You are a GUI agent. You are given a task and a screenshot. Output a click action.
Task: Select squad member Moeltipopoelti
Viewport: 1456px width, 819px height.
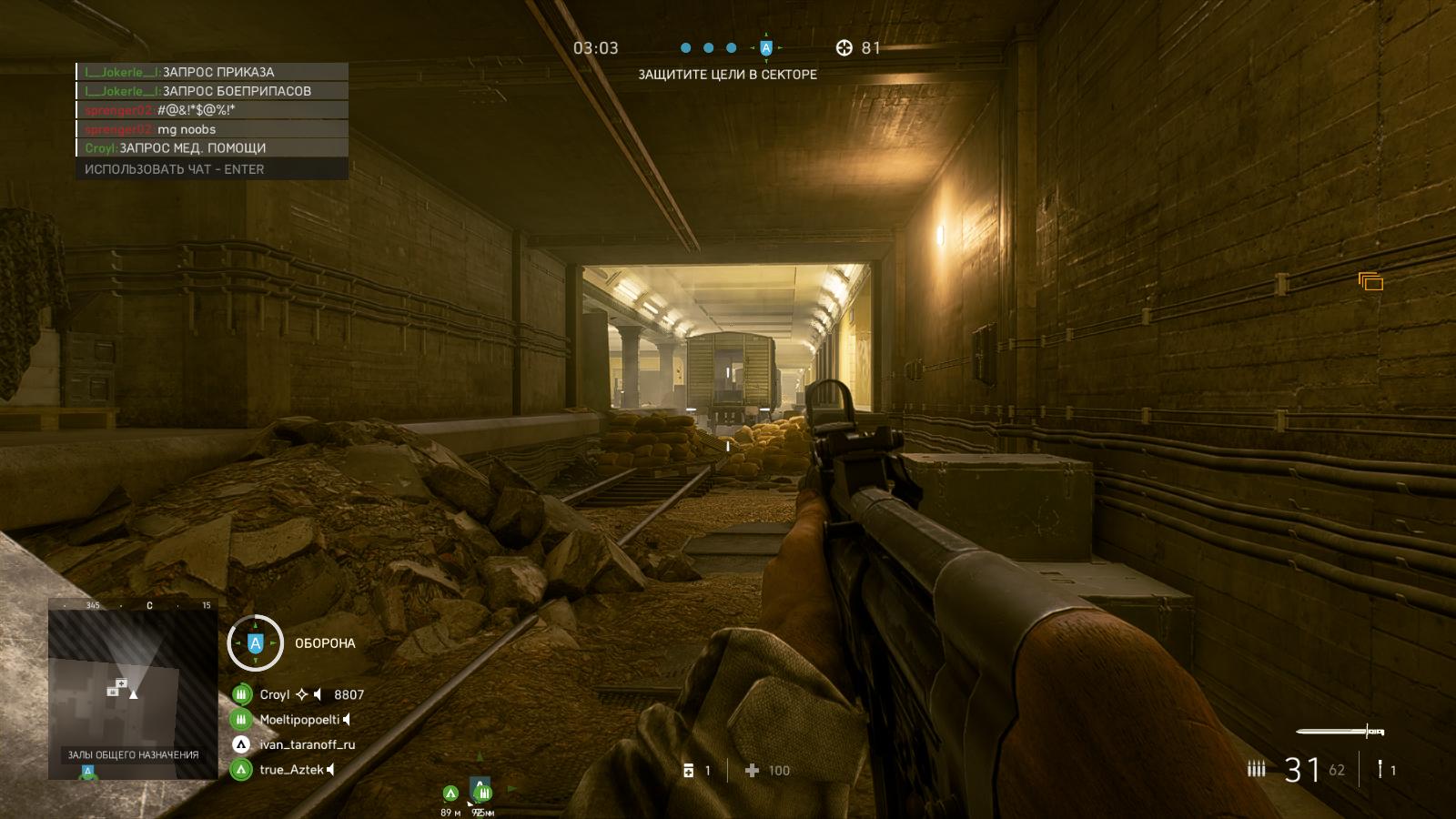(298, 720)
